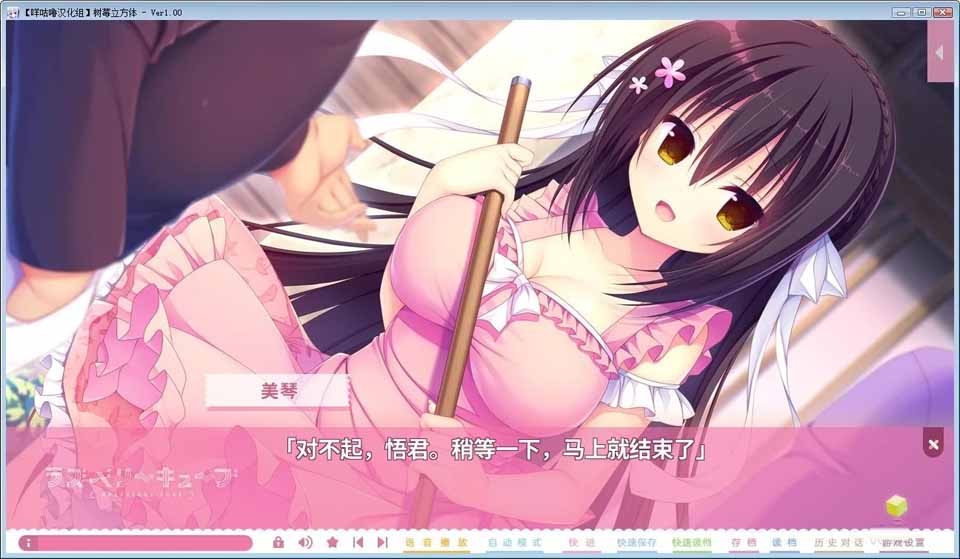Click the info bar with the i icon
Viewport: 960px width, 559px height.
pos(134,542)
